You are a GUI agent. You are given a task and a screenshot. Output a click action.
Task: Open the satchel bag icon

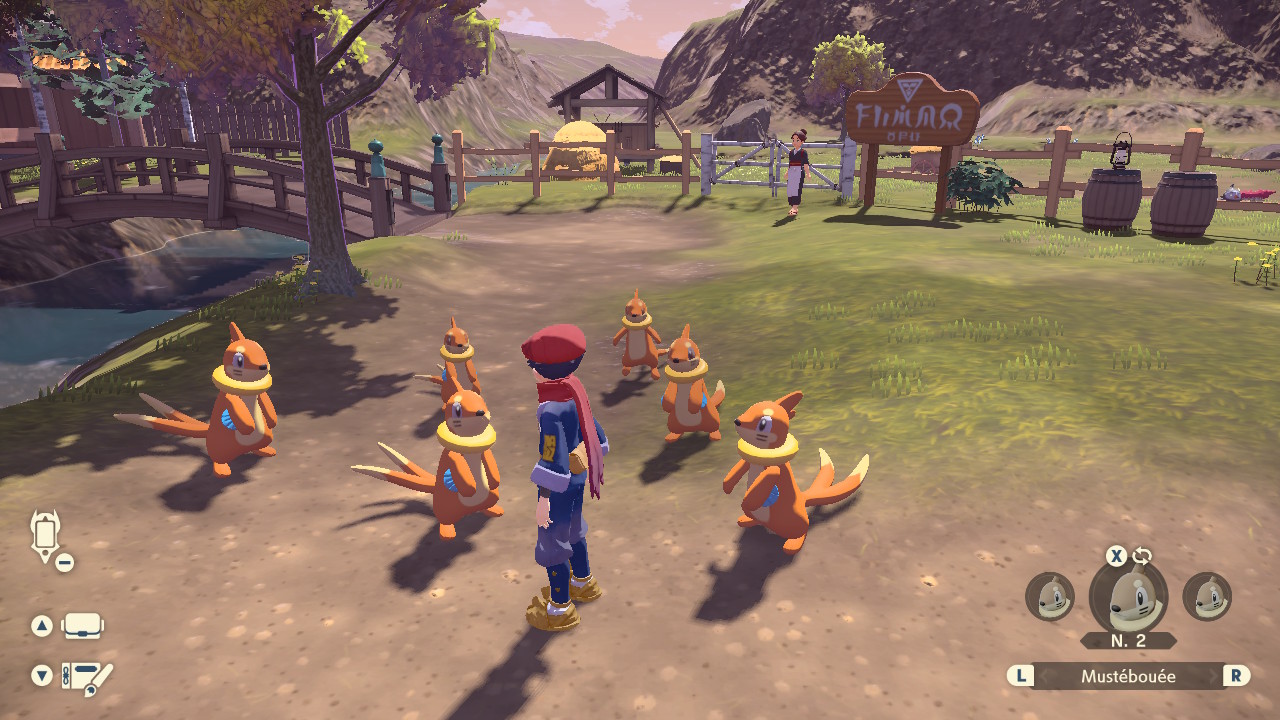click(82, 626)
